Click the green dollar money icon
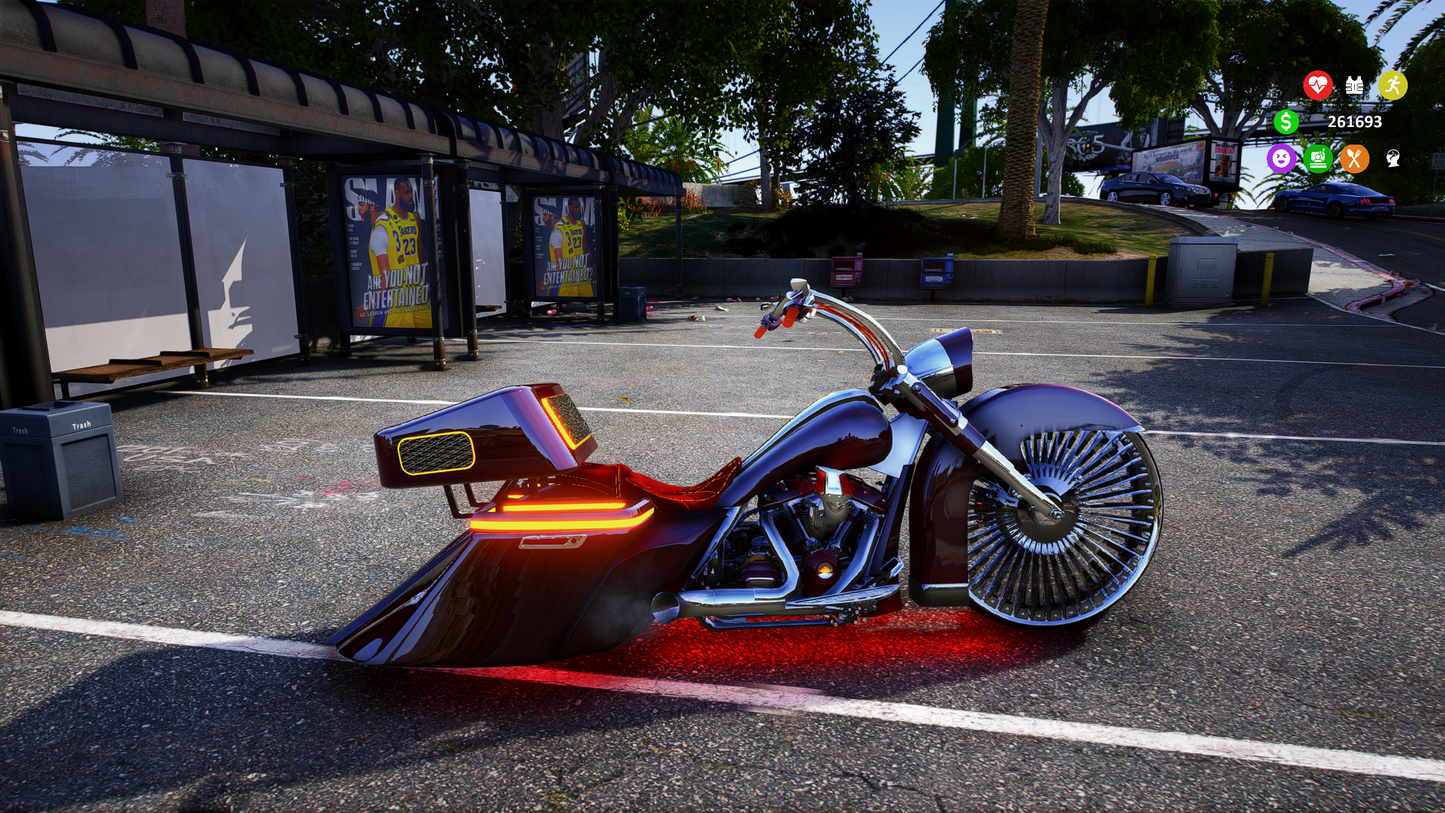 click(x=1286, y=123)
